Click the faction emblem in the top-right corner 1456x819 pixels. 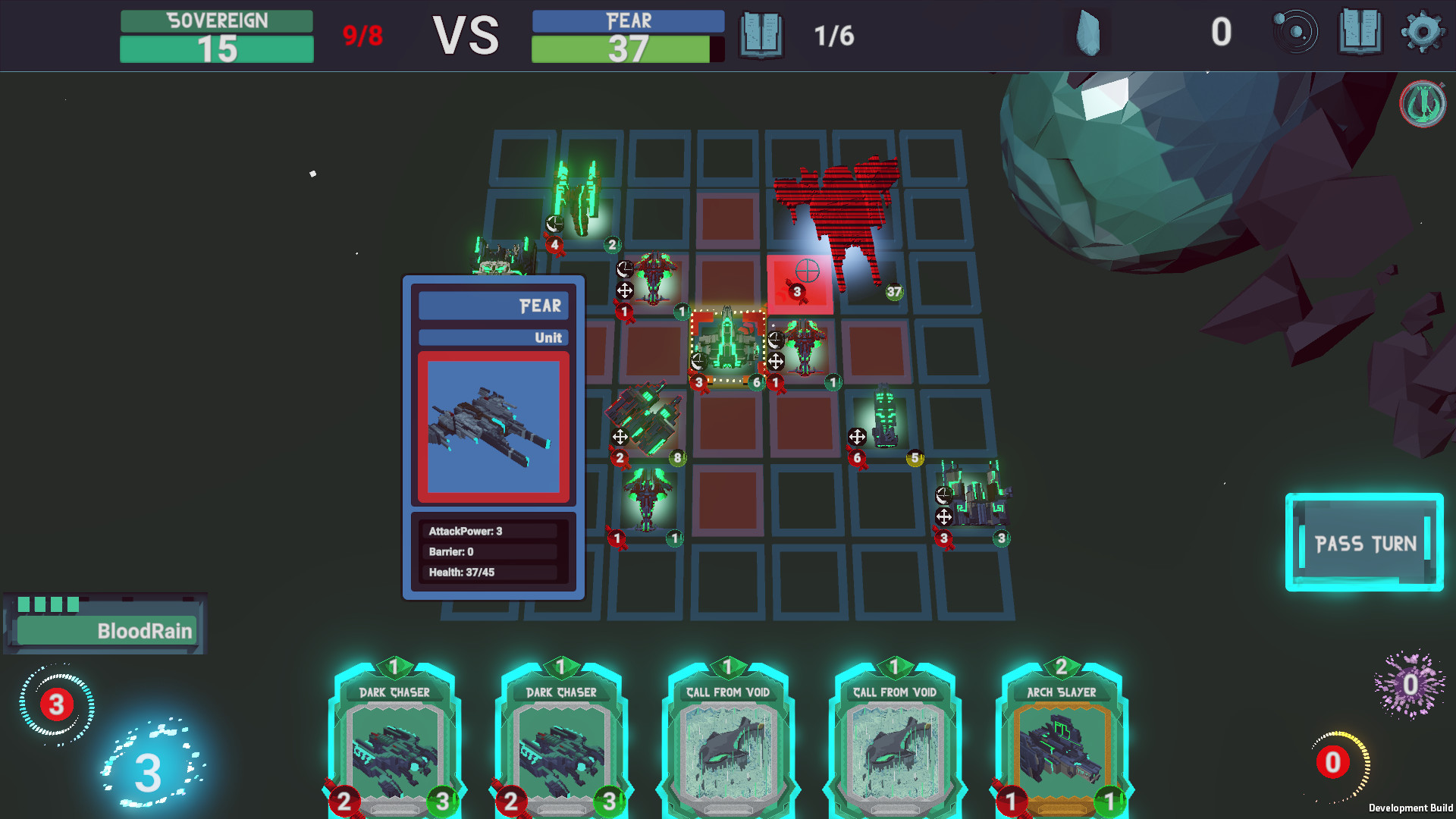coord(1425,102)
